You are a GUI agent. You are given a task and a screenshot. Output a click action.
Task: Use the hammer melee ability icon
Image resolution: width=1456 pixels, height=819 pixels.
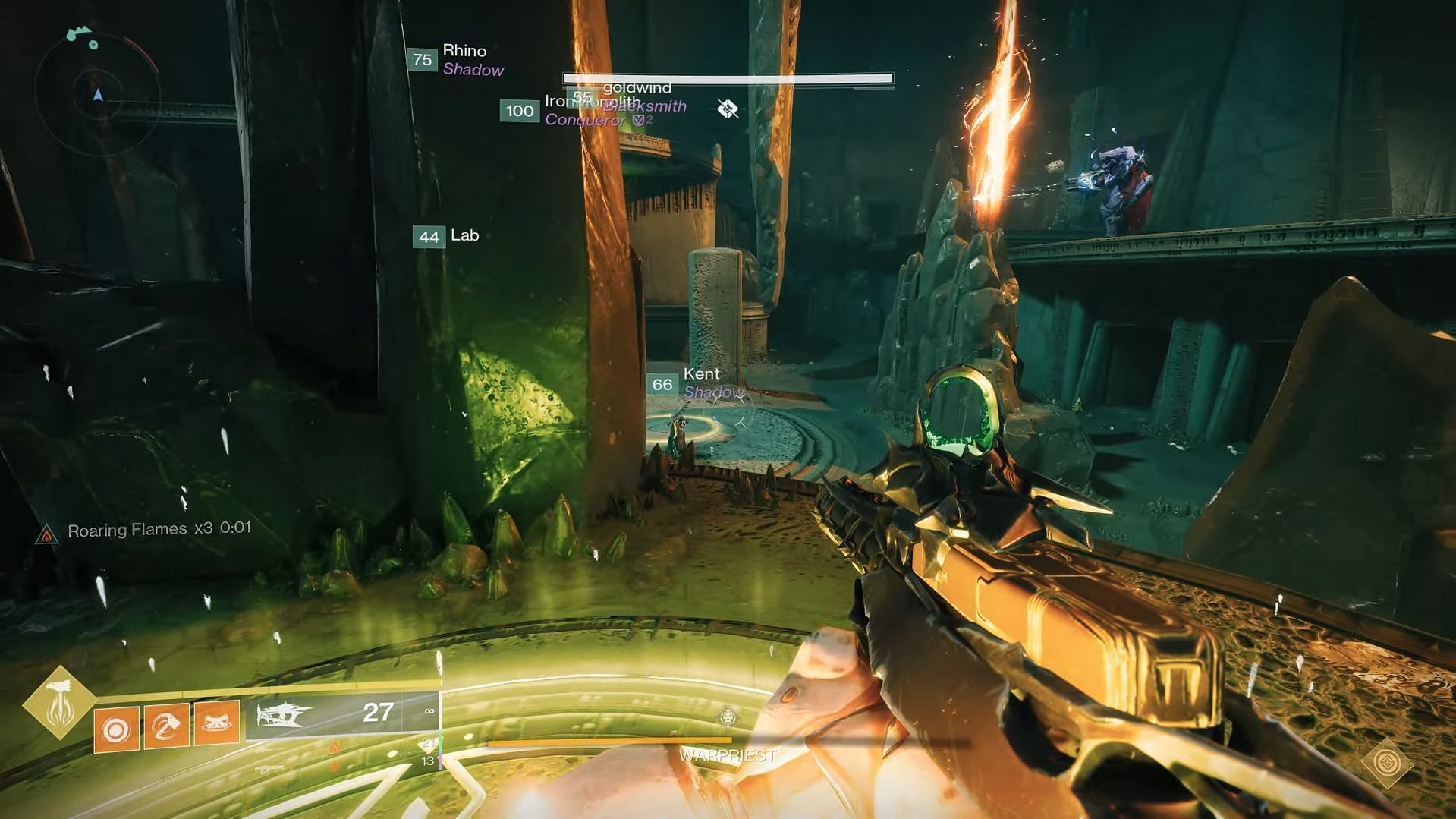point(166,727)
